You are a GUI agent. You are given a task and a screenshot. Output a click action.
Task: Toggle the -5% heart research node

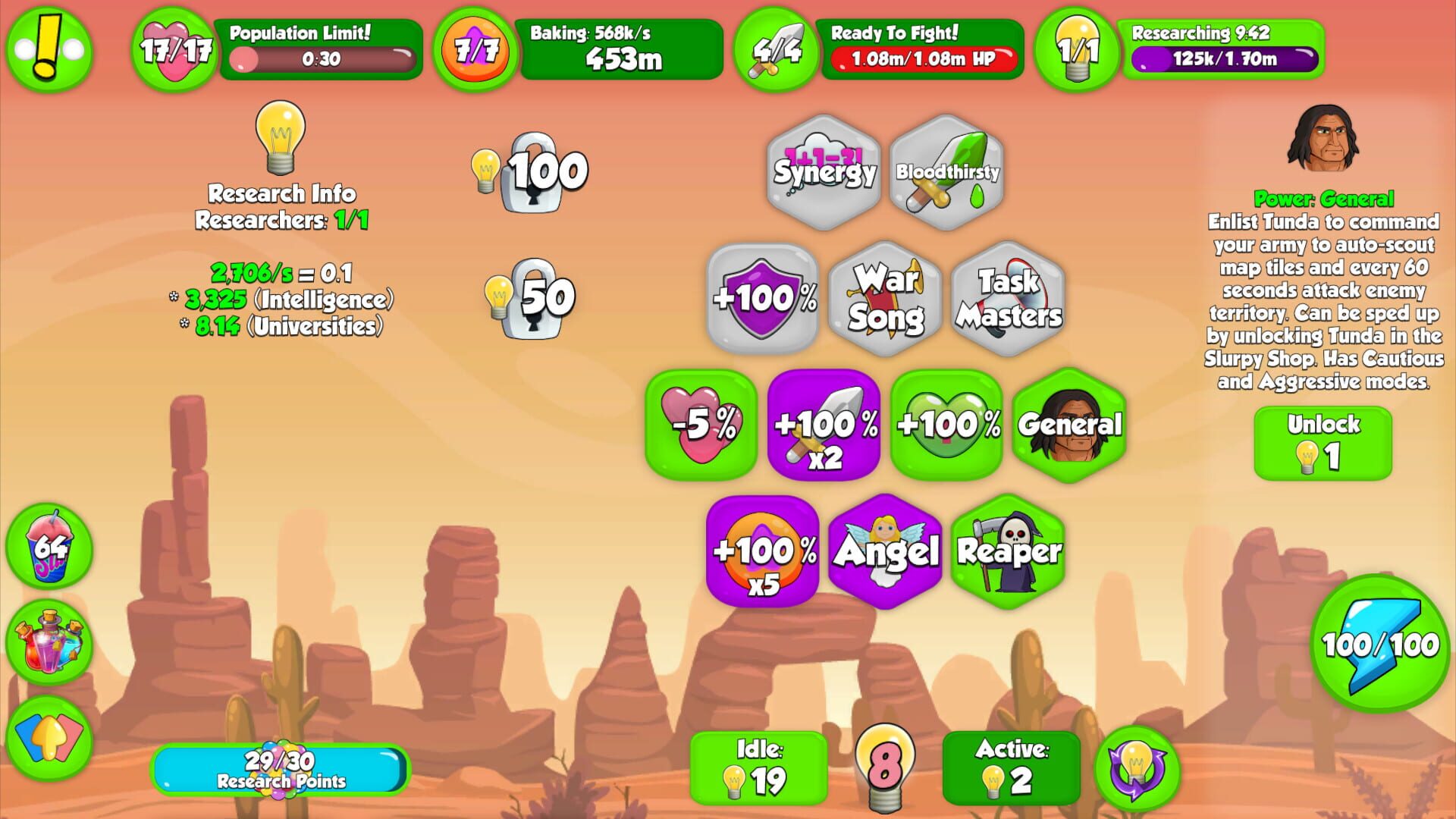705,425
